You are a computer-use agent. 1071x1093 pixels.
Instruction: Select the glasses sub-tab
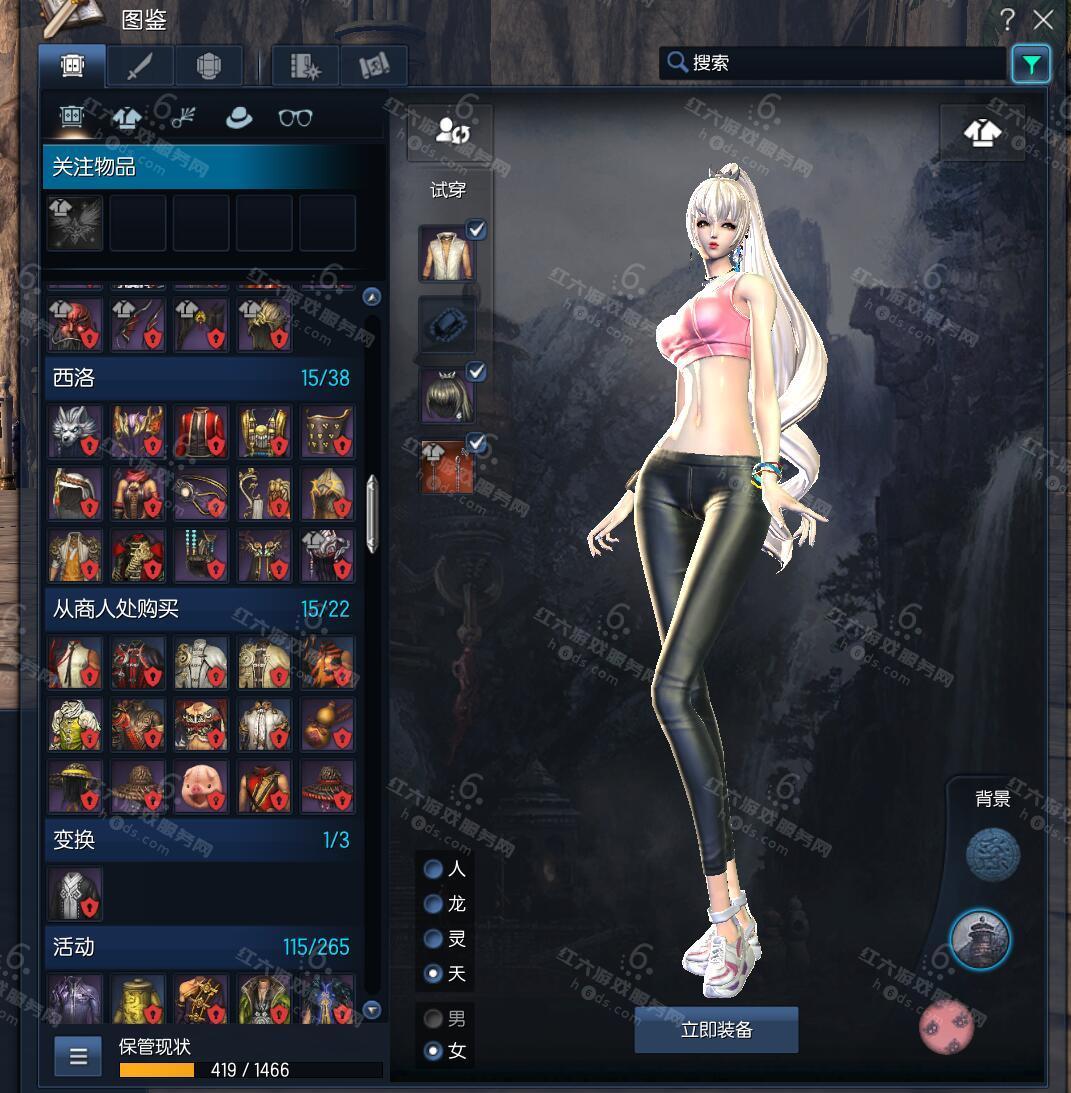pyautogui.click(x=295, y=118)
